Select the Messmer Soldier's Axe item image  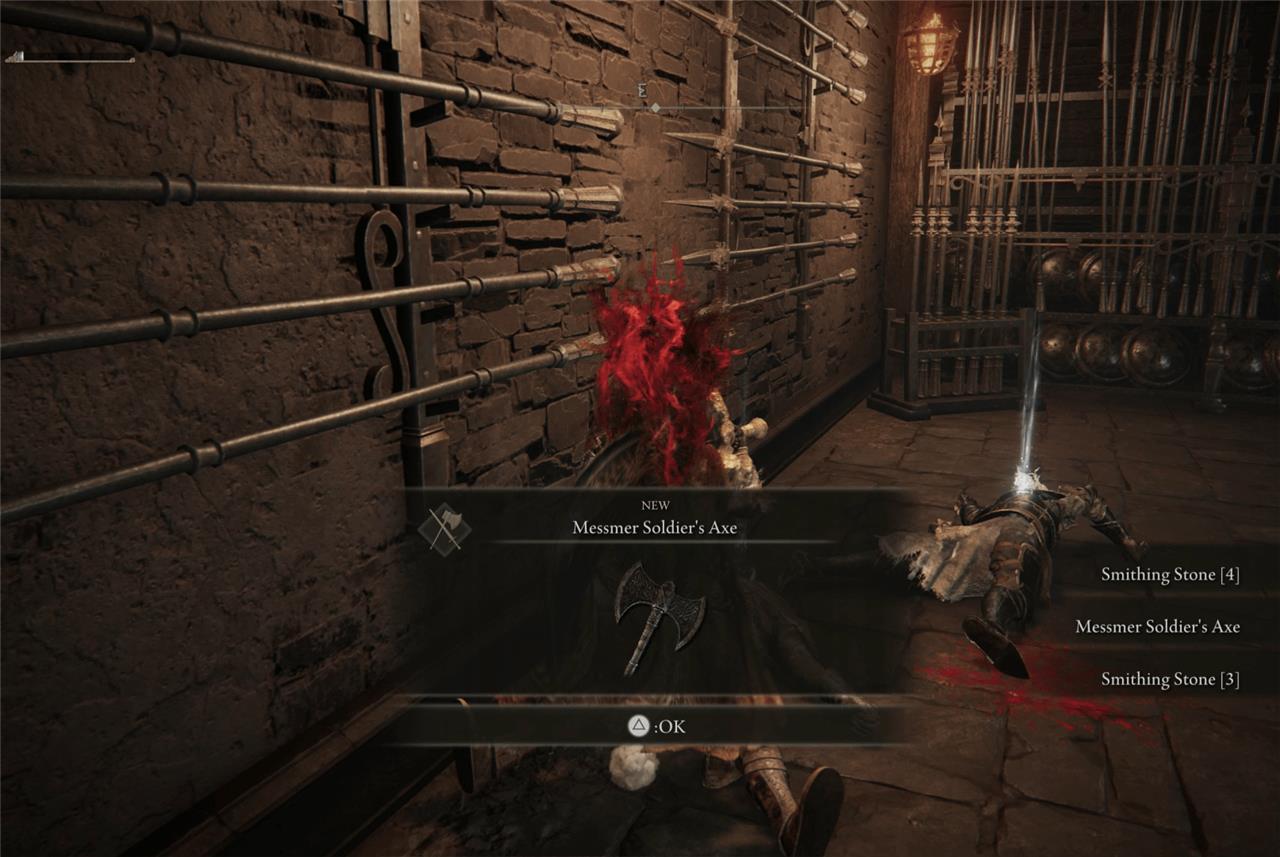tap(658, 614)
